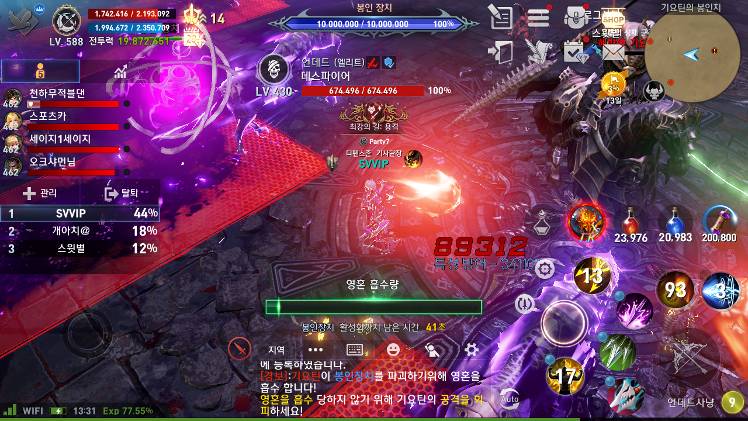This screenshot has width=748, height=421.
Task: Use the purple scroll item
Action: pos(719,218)
